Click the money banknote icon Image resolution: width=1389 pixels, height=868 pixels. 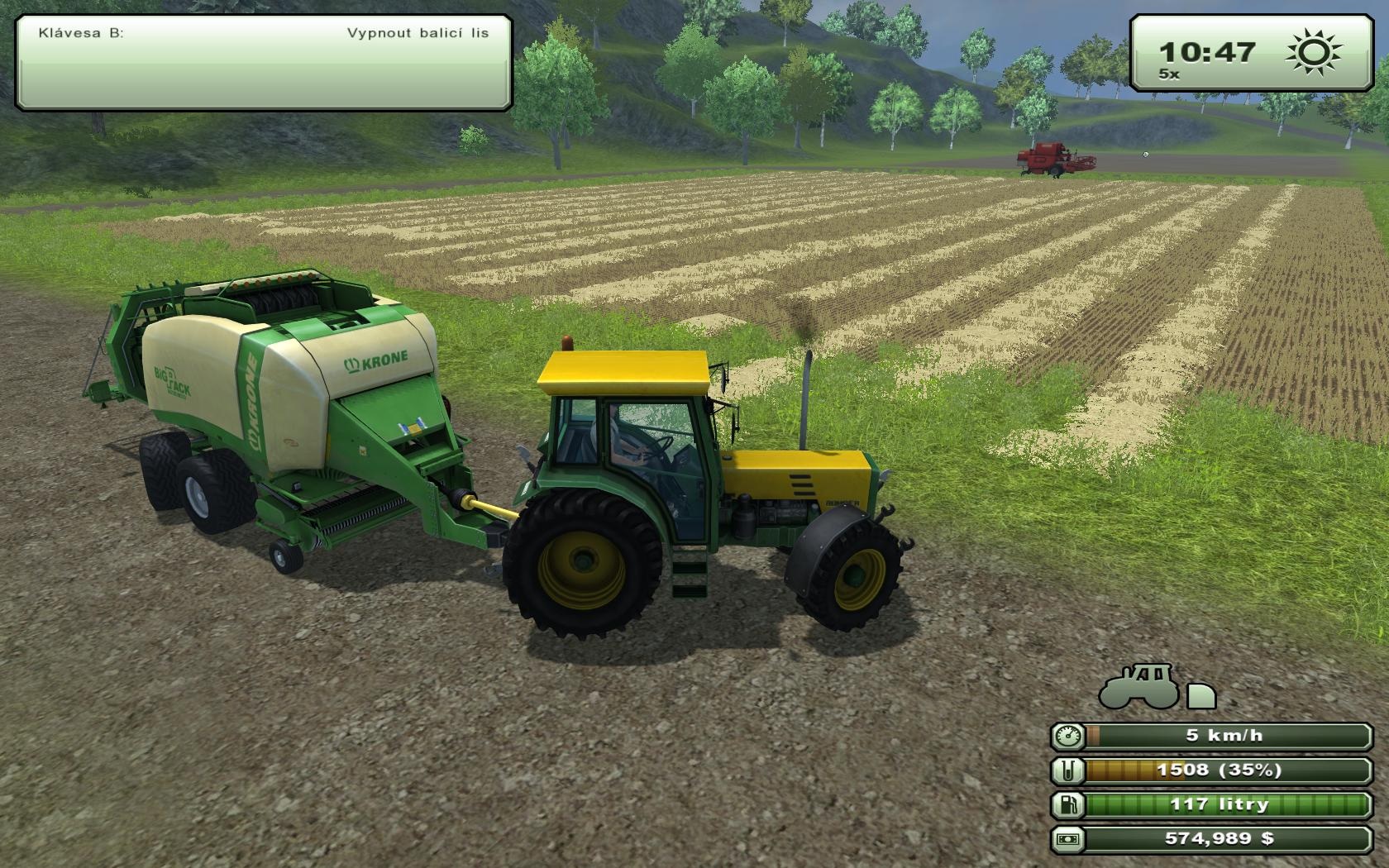pyautogui.click(x=1068, y=839)
